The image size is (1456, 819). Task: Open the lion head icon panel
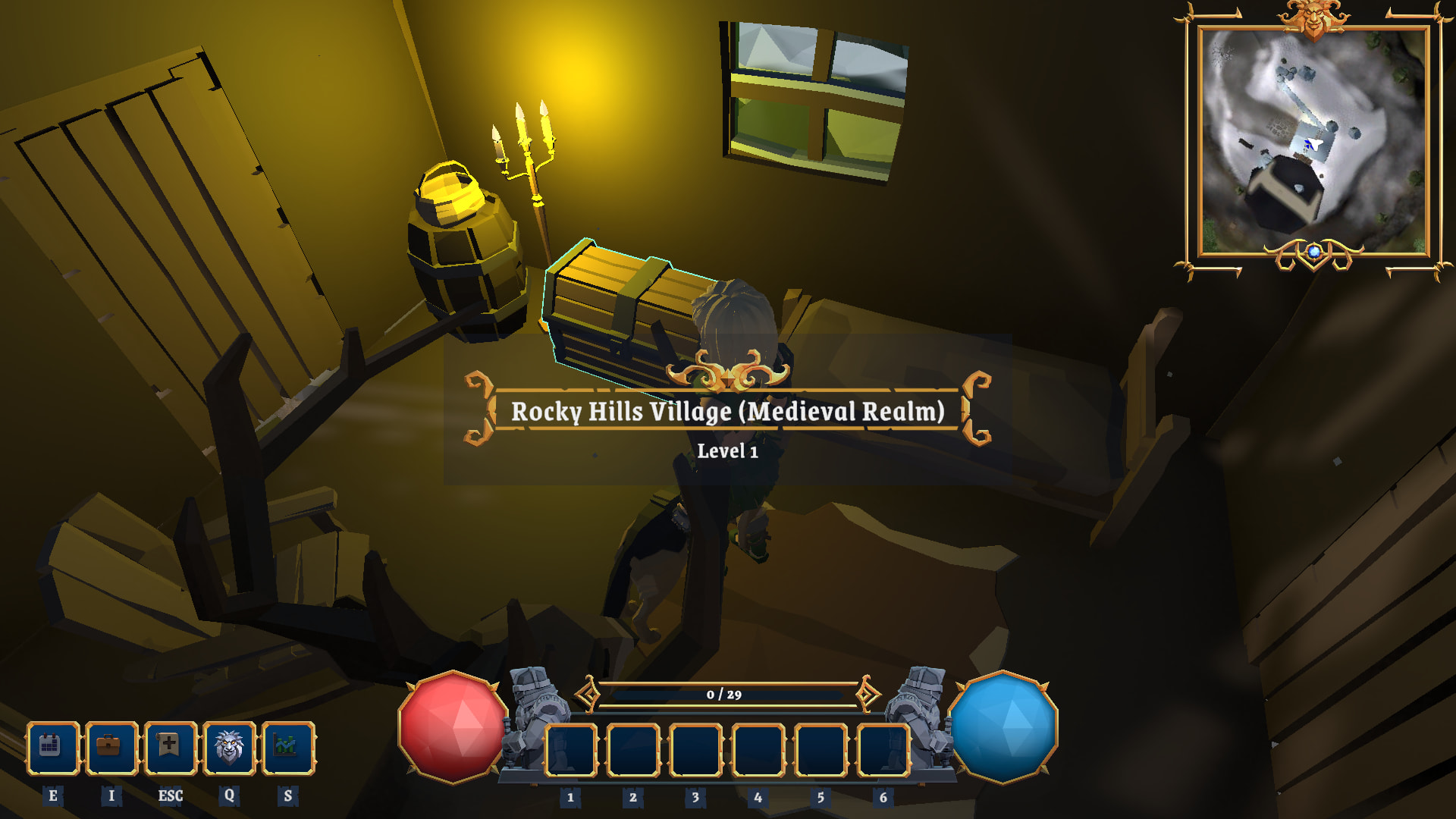tap(229, 748)
